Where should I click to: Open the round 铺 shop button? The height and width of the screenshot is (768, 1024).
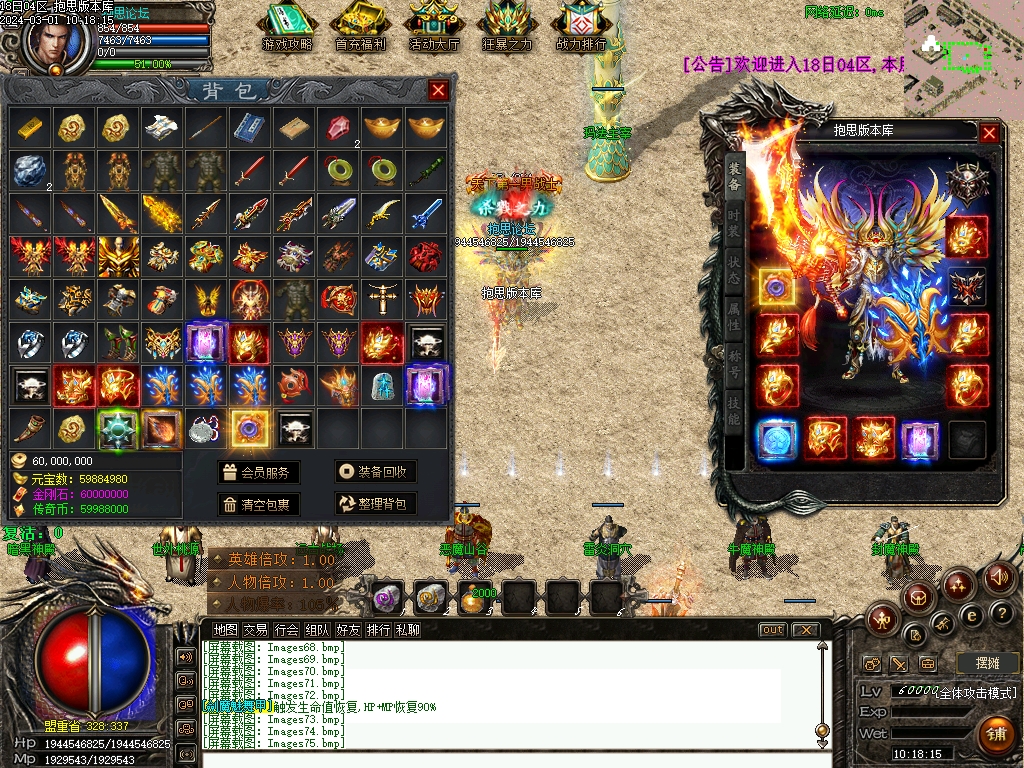(996, 735)
